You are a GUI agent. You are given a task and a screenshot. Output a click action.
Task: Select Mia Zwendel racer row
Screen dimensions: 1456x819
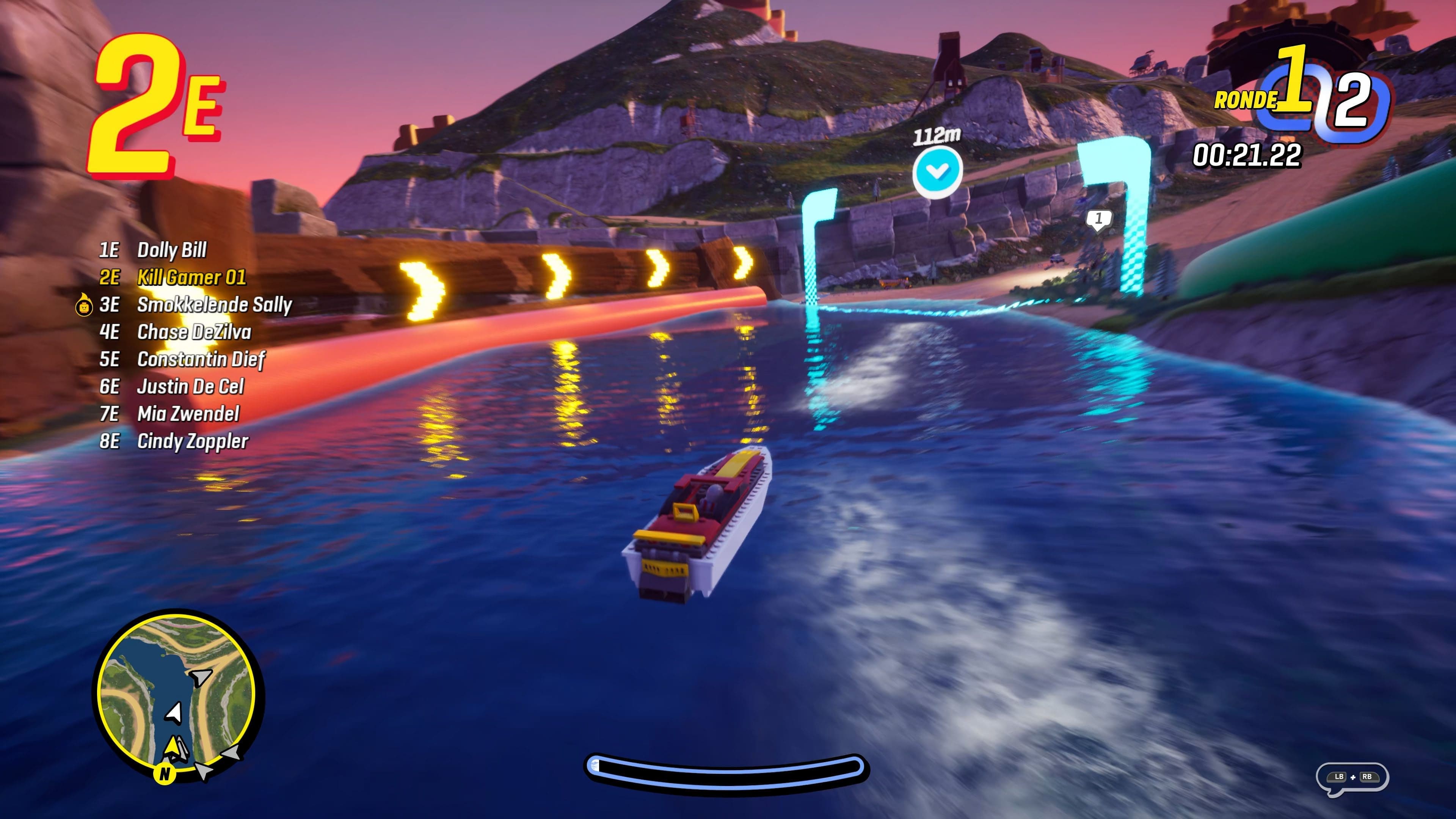pos(188,414)
